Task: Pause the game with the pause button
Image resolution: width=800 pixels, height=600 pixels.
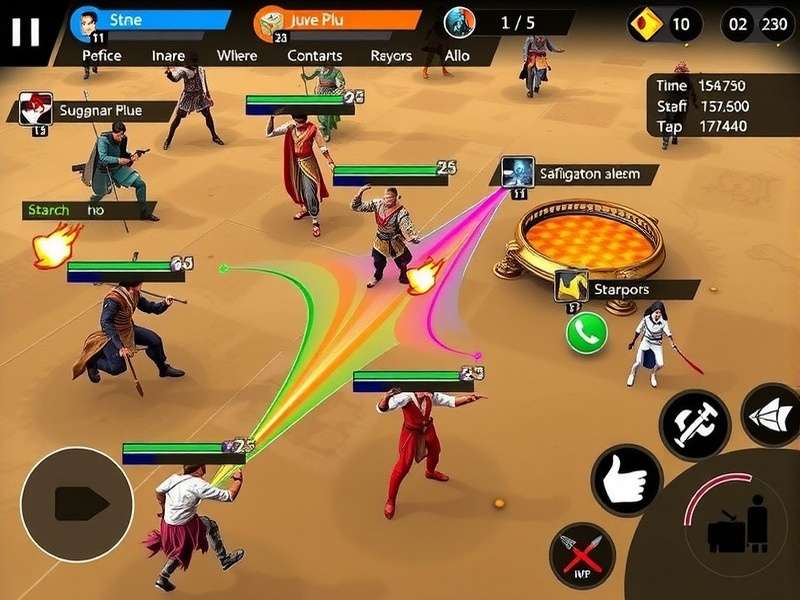Action: tap(26, 31)
